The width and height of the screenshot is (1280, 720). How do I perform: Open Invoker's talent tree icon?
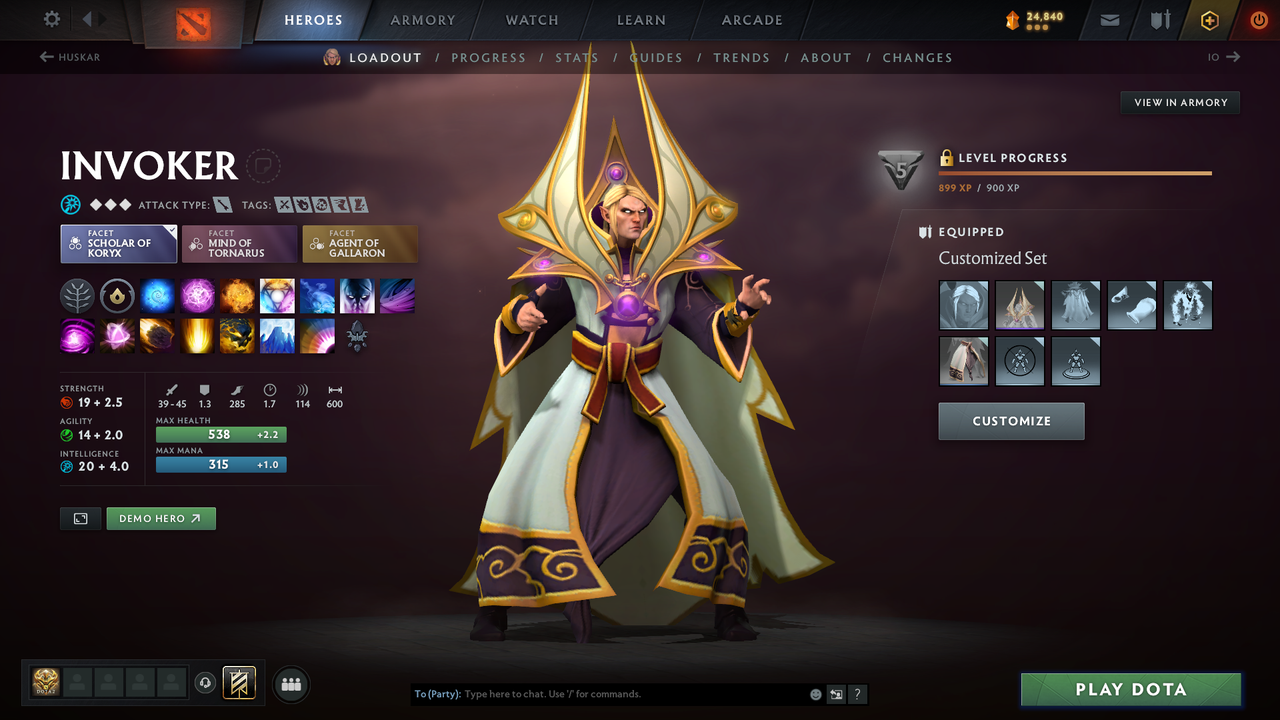[77, 295]
